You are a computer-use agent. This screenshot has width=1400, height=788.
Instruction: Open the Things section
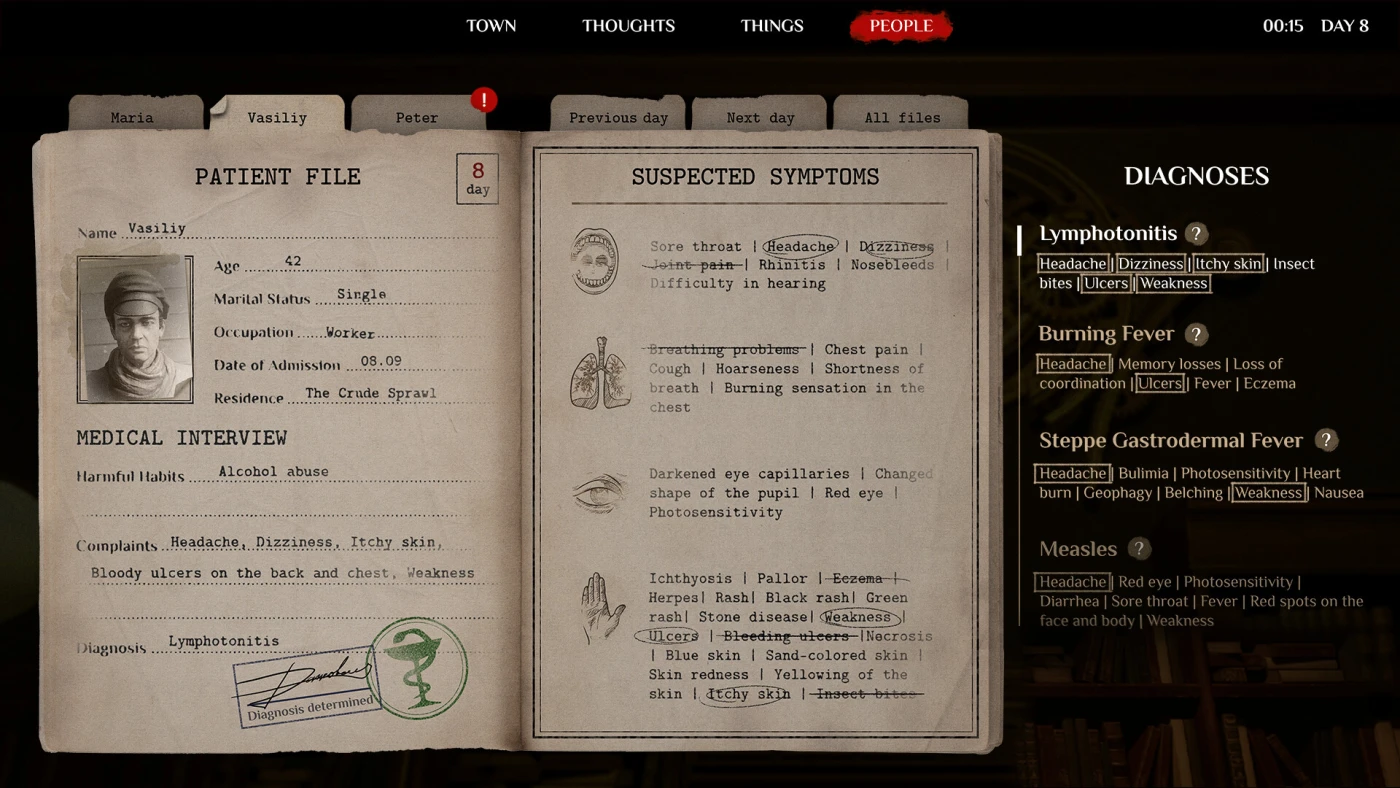[772, 26]
